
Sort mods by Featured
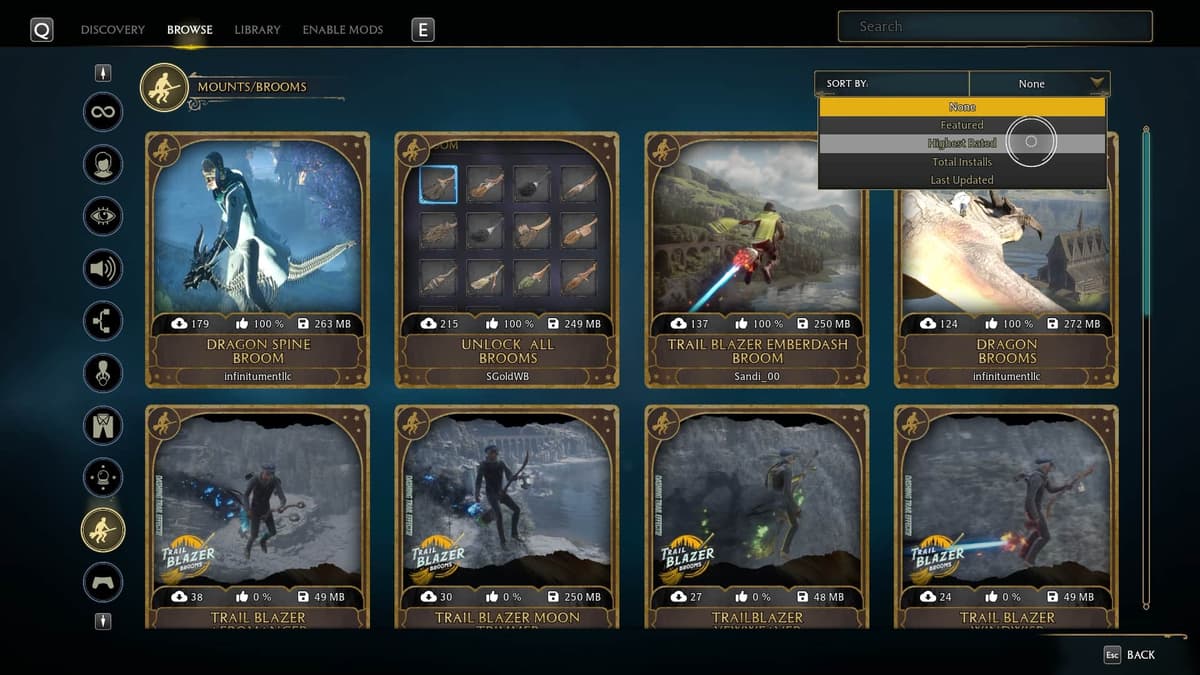[x=962, y=125]
